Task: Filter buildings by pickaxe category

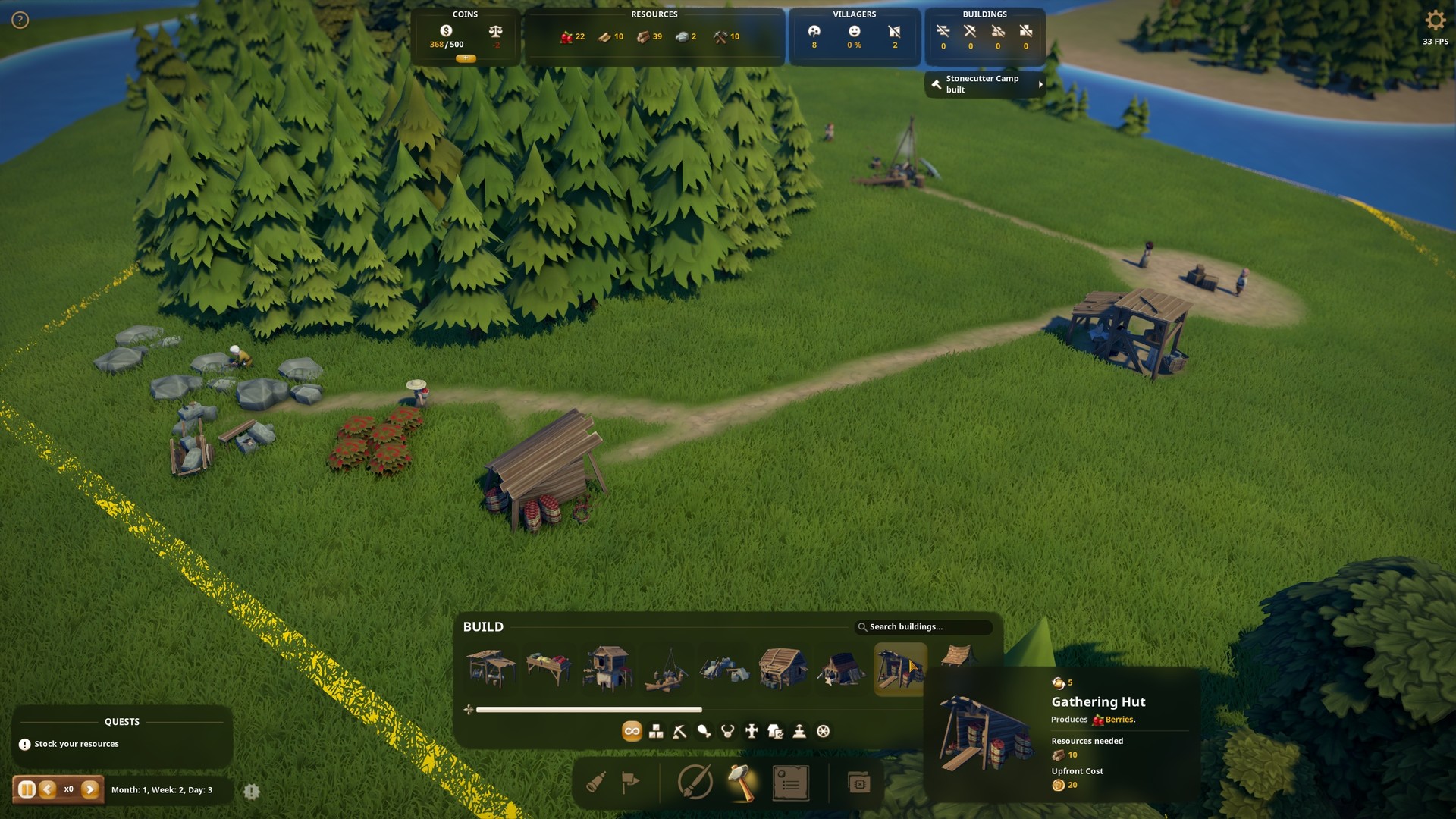Action: click(679, 732)
